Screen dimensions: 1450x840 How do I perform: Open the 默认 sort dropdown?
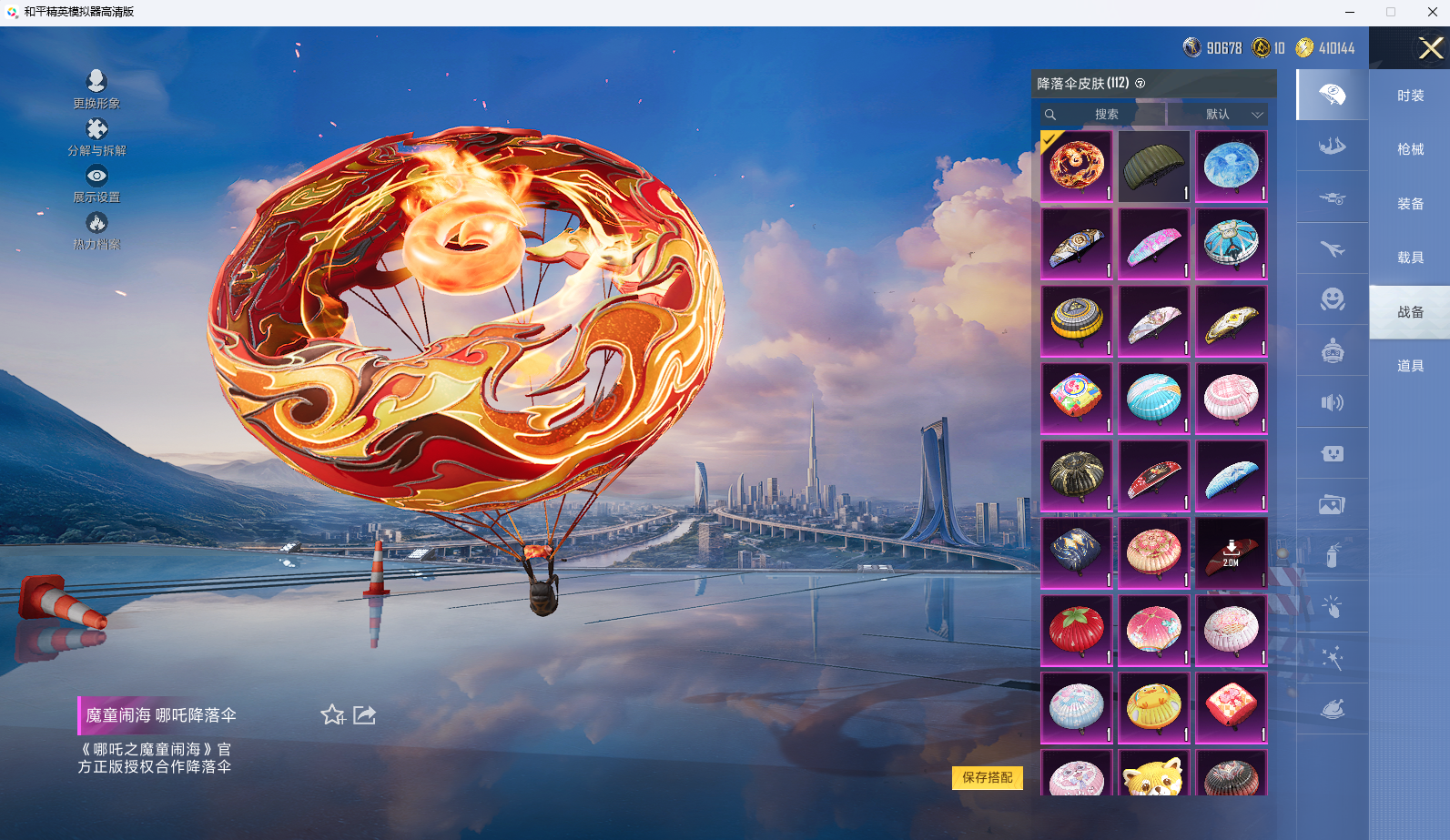tap(1219, 115)
